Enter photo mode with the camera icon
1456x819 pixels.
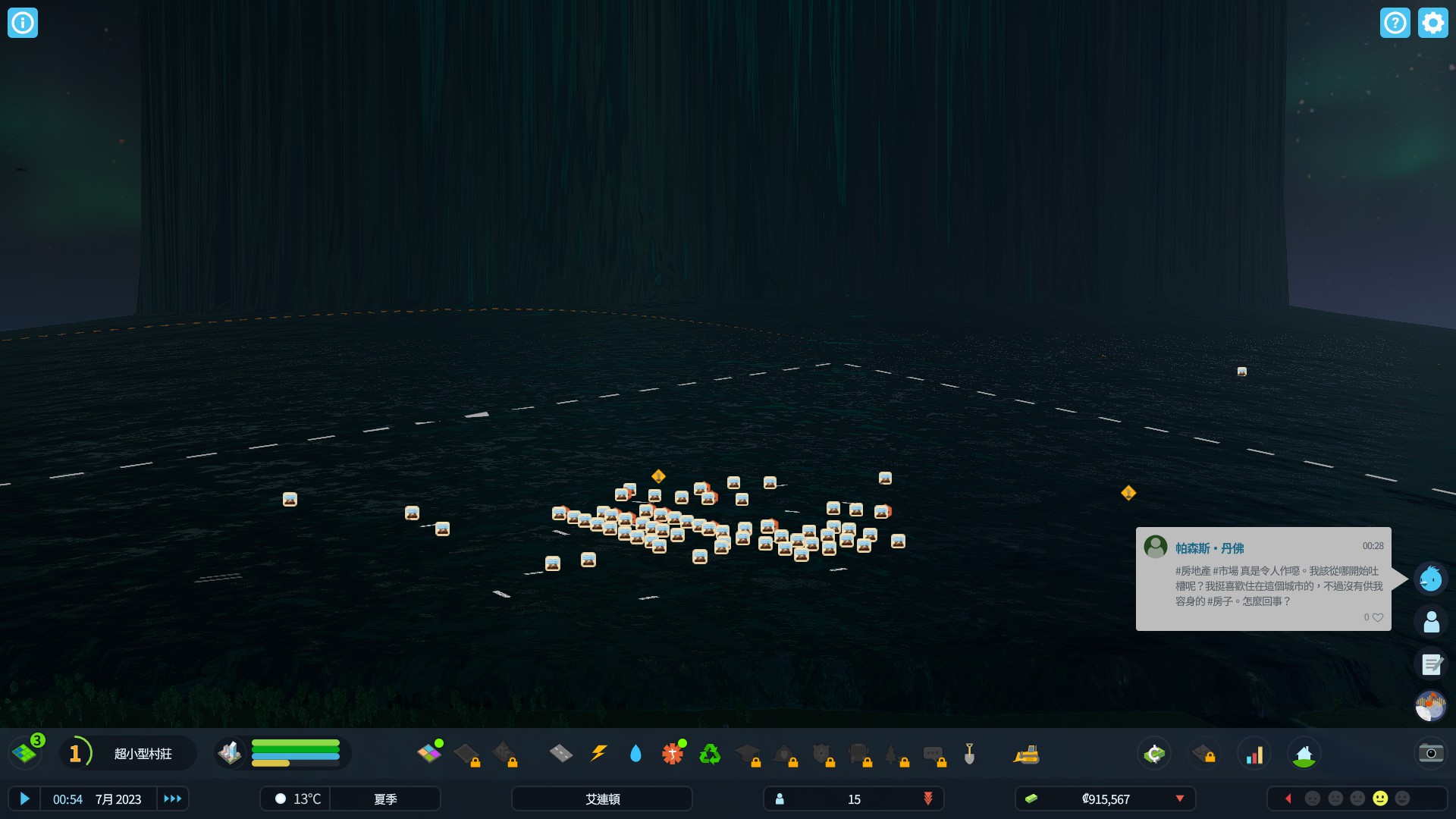1429,753
